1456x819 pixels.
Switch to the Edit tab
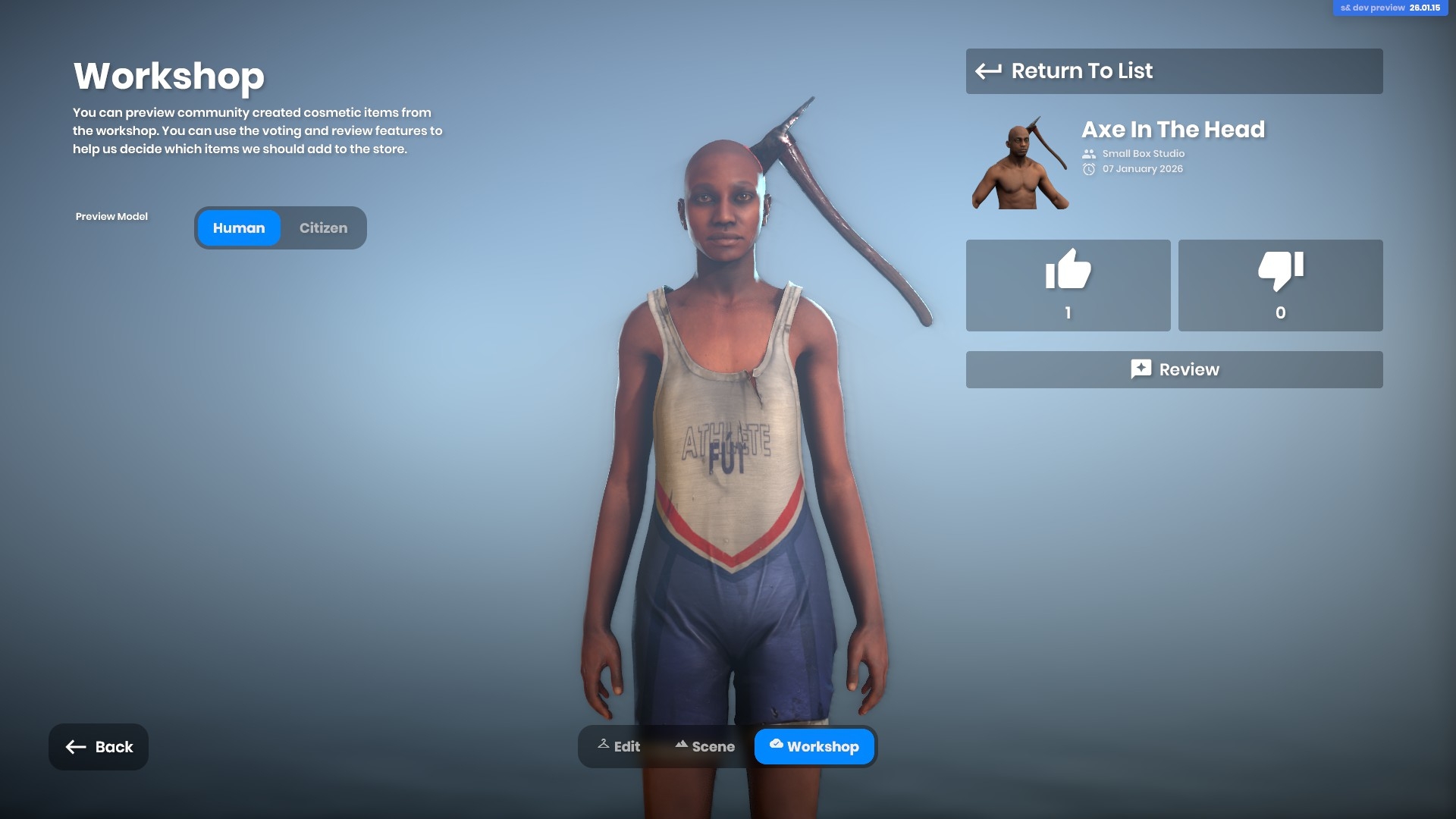(619, 747)
